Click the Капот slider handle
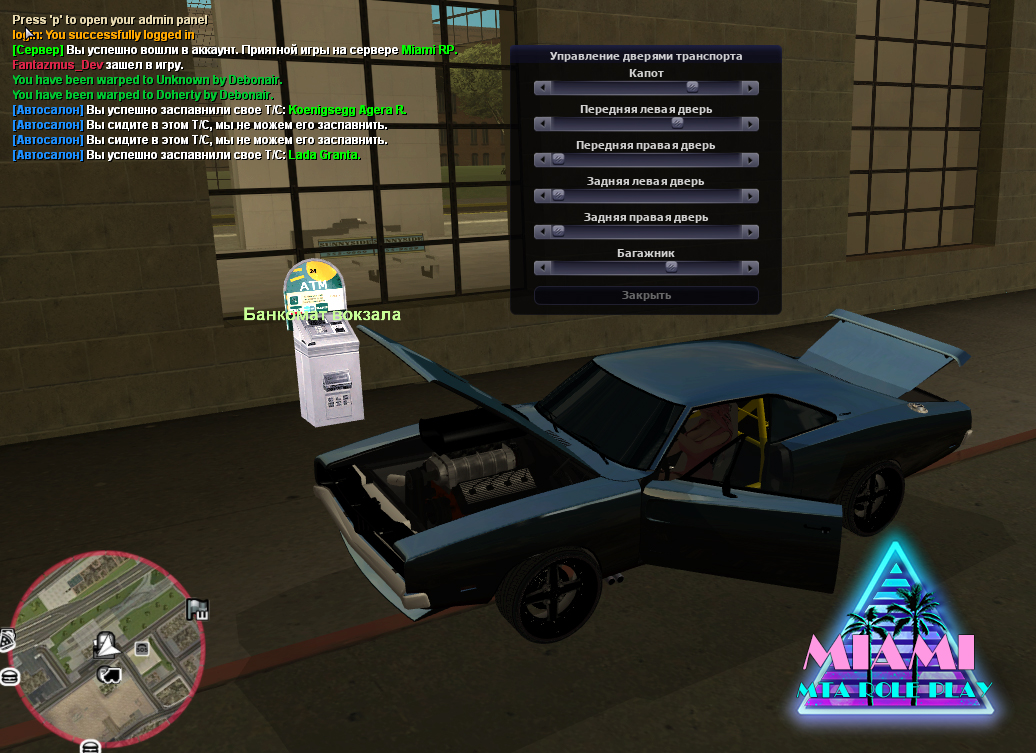1036x753 pixels. [691, 88]
